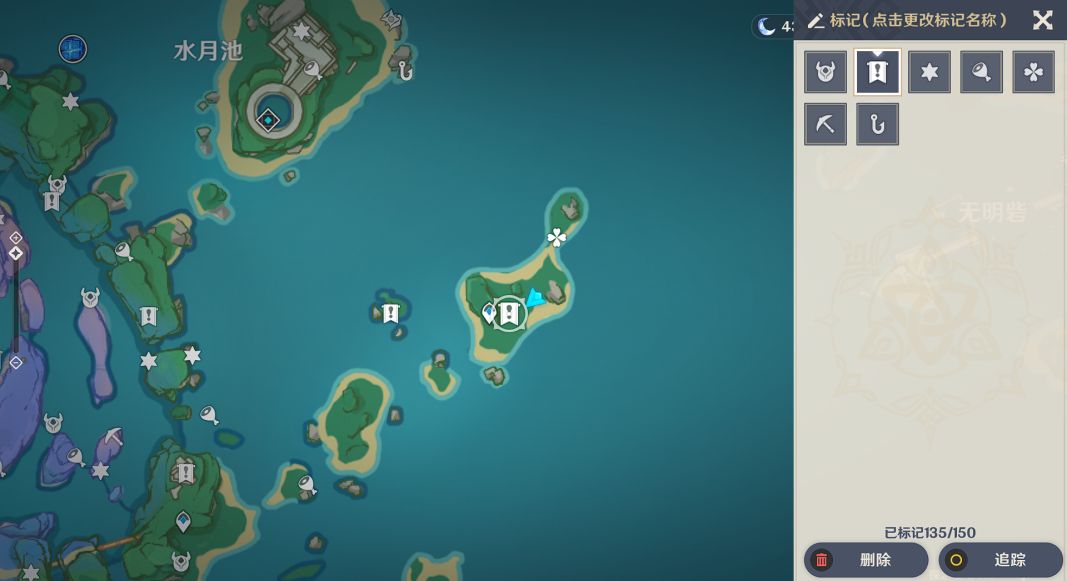
Task: Close the map marker panel
Action: pos(1042,20)
